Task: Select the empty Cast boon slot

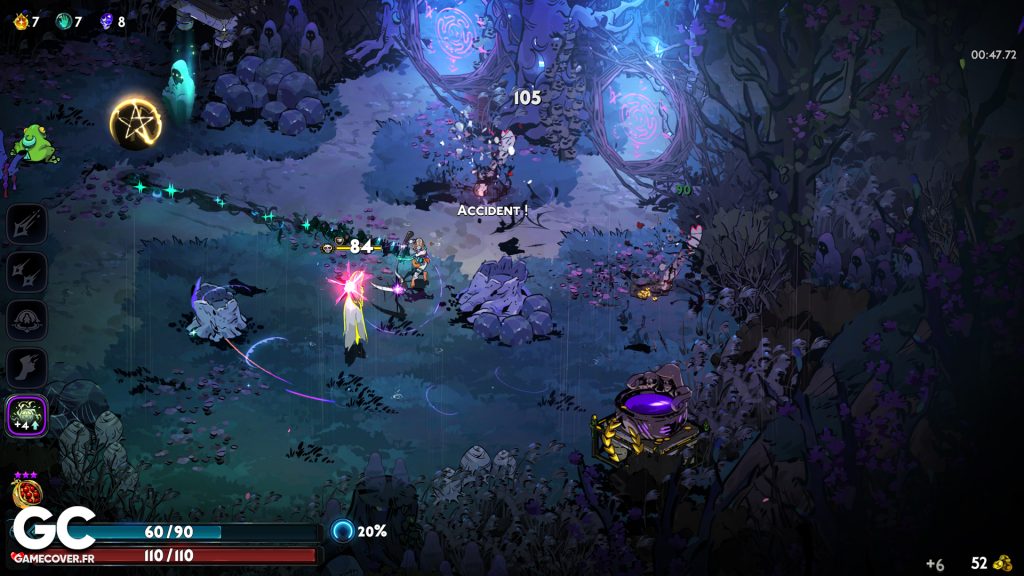Action: click(27, 320)
